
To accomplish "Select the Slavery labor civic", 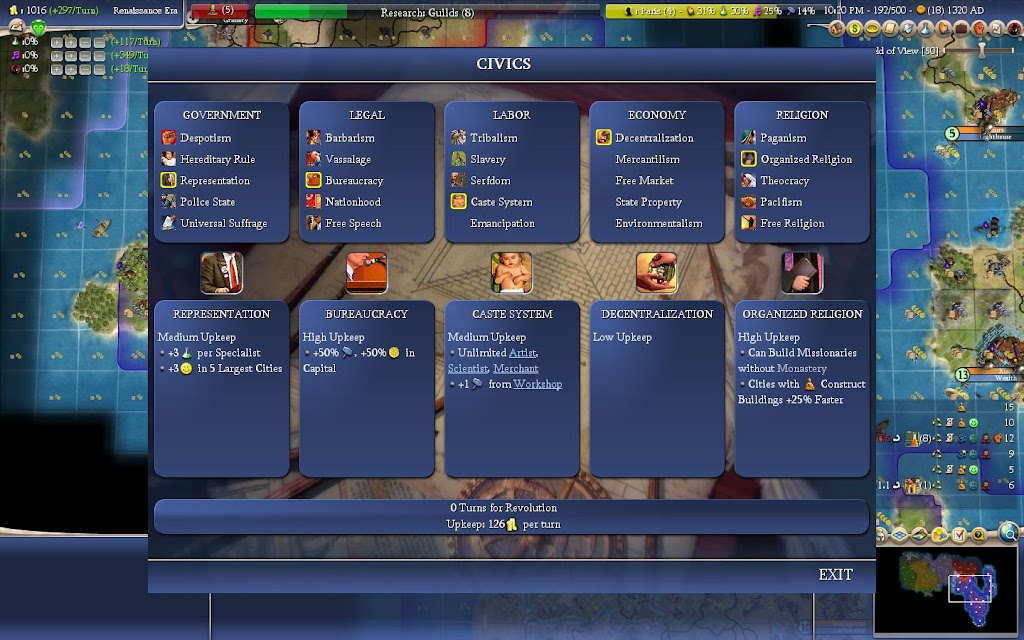I will coord(488,159).
